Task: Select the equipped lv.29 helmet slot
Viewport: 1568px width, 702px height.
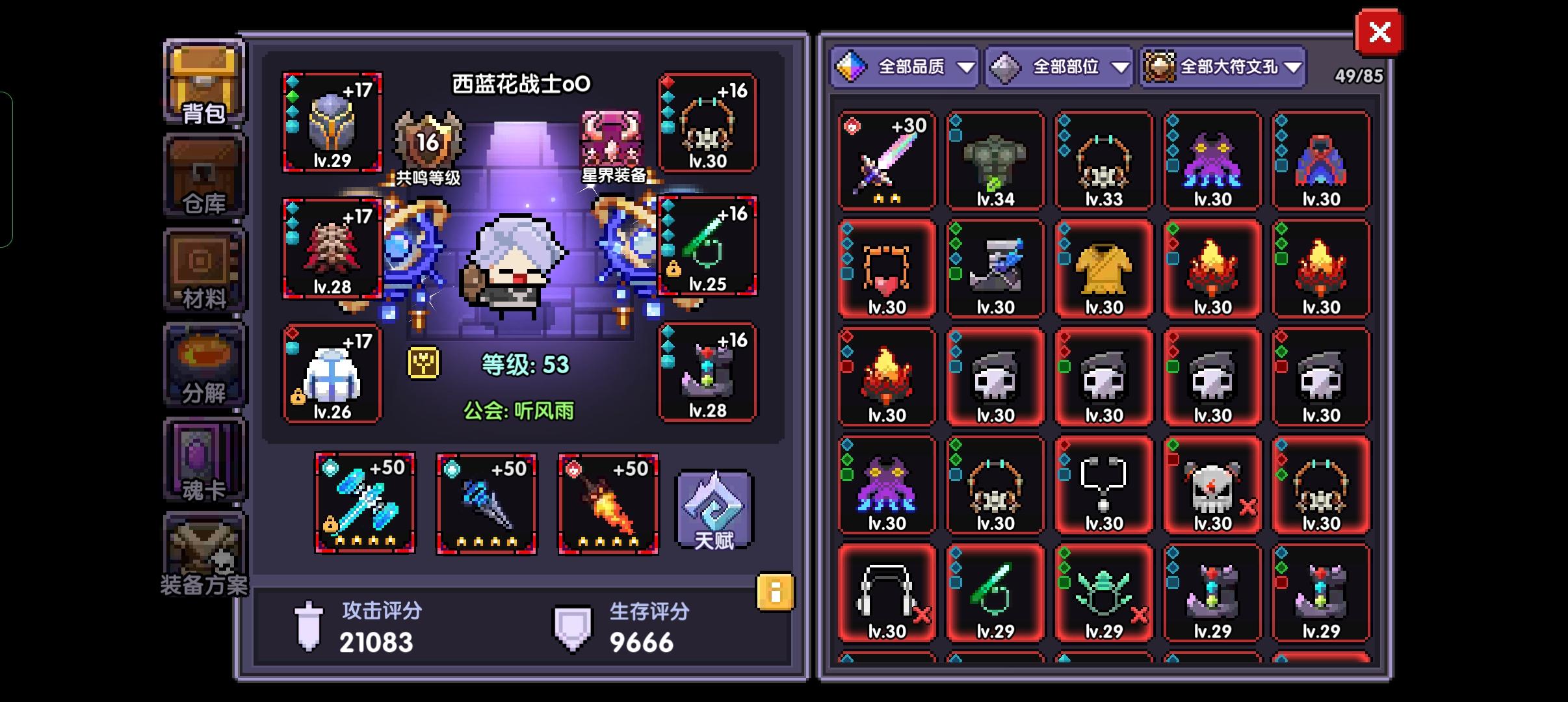Action: click(332, 121)
